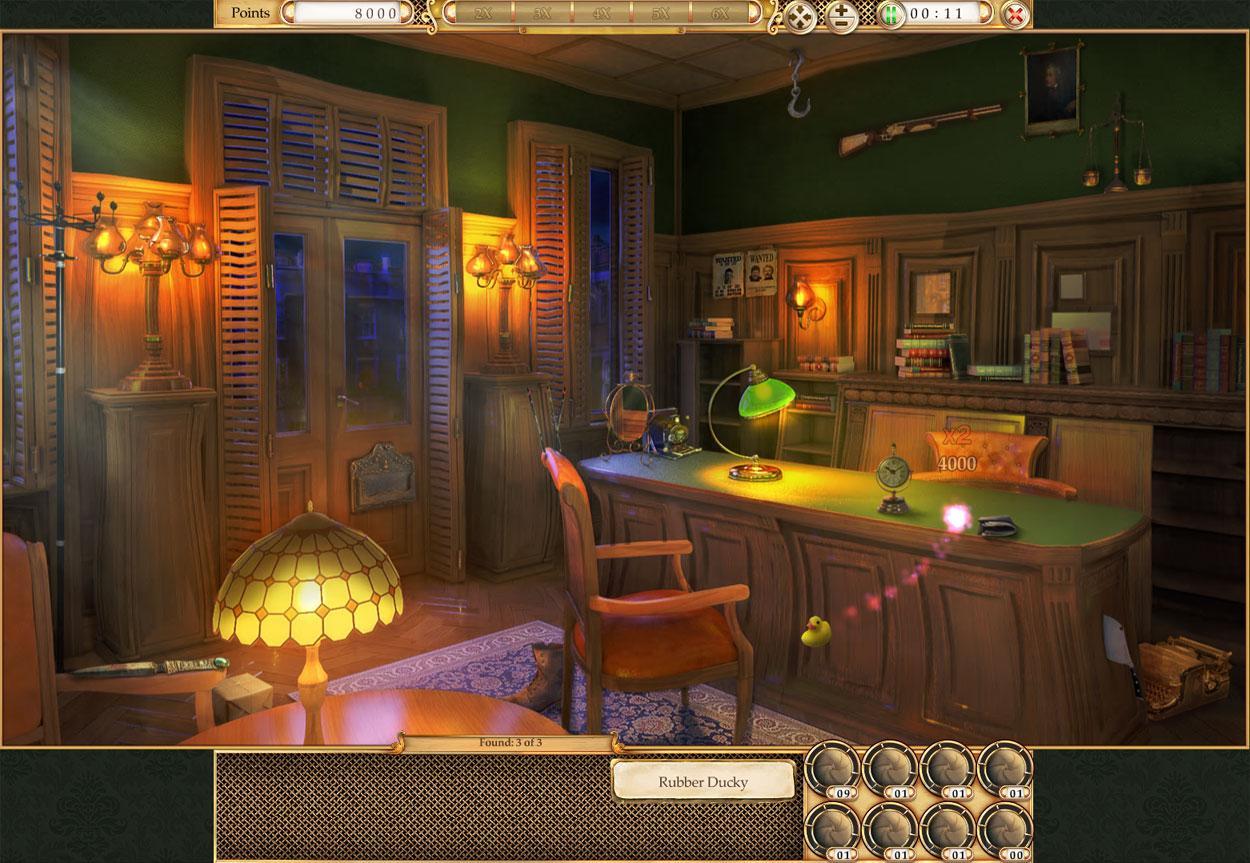Toggle fullscreen with the four-arrows button
The height and width of the screenshot is (863, 1250).
tap(801, 16)
